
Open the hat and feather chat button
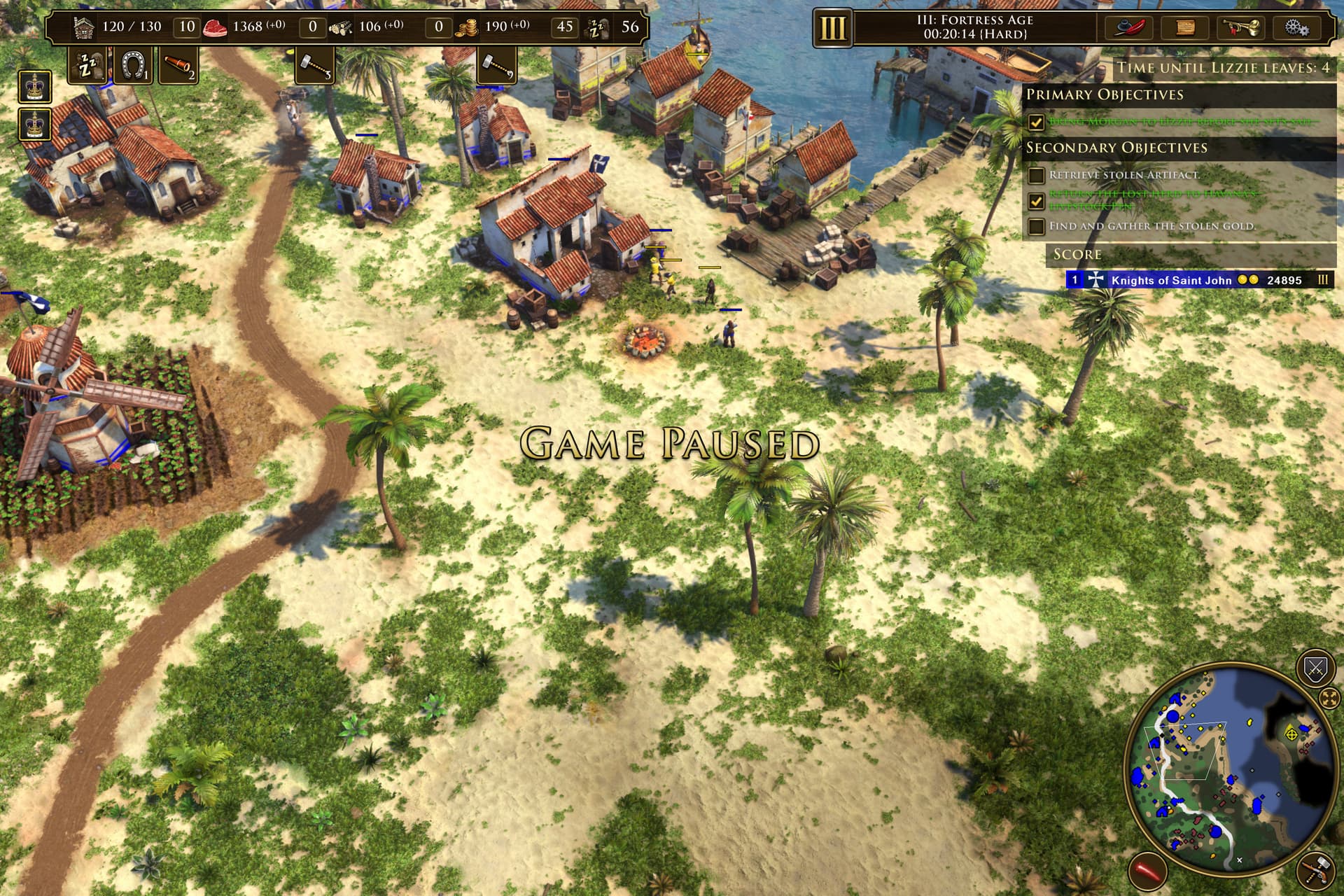pyautogui.click(x=1128, y=28)
